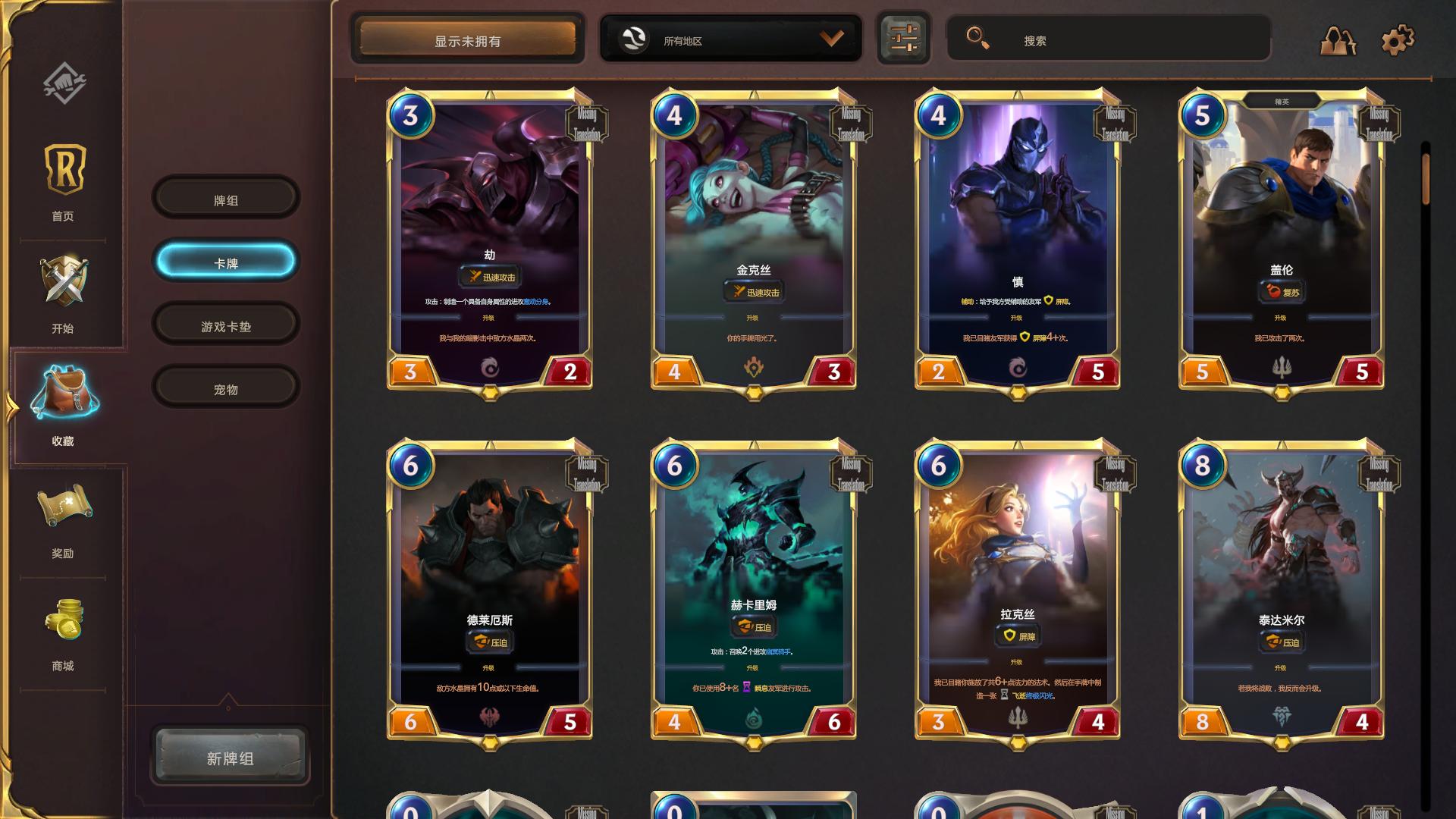The height and width of the screenshot is (819, 1456).
Task: Click the 新牌组 new deck button
Action: [228, 756]
